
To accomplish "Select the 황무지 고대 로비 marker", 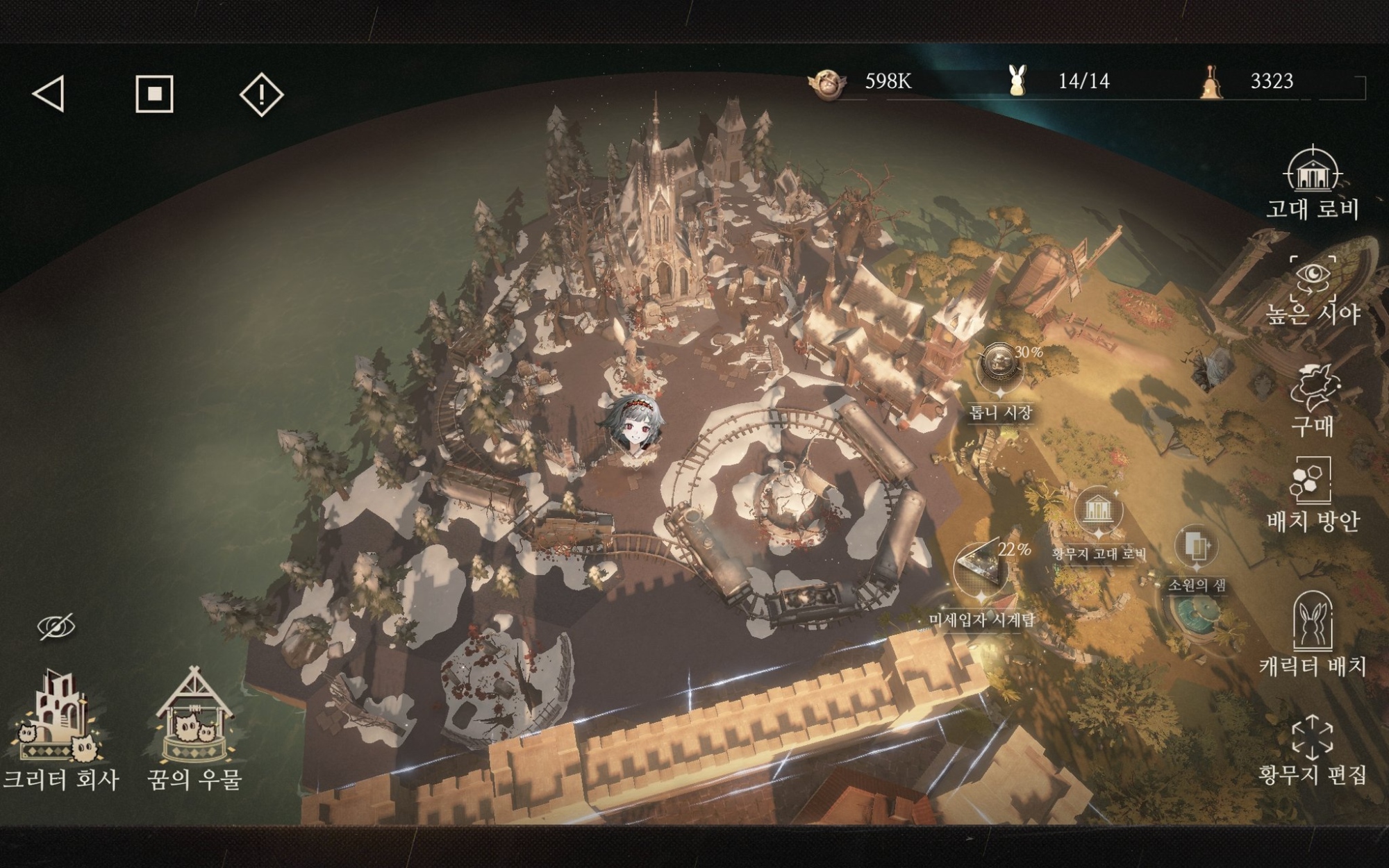I will [x=1098, y=514].
